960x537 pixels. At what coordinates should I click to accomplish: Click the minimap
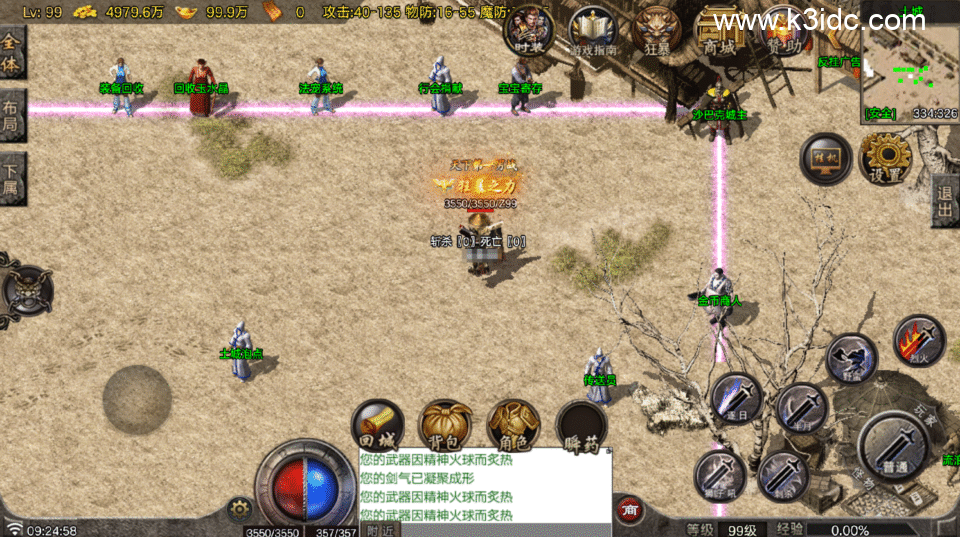(x=909, y=66)
